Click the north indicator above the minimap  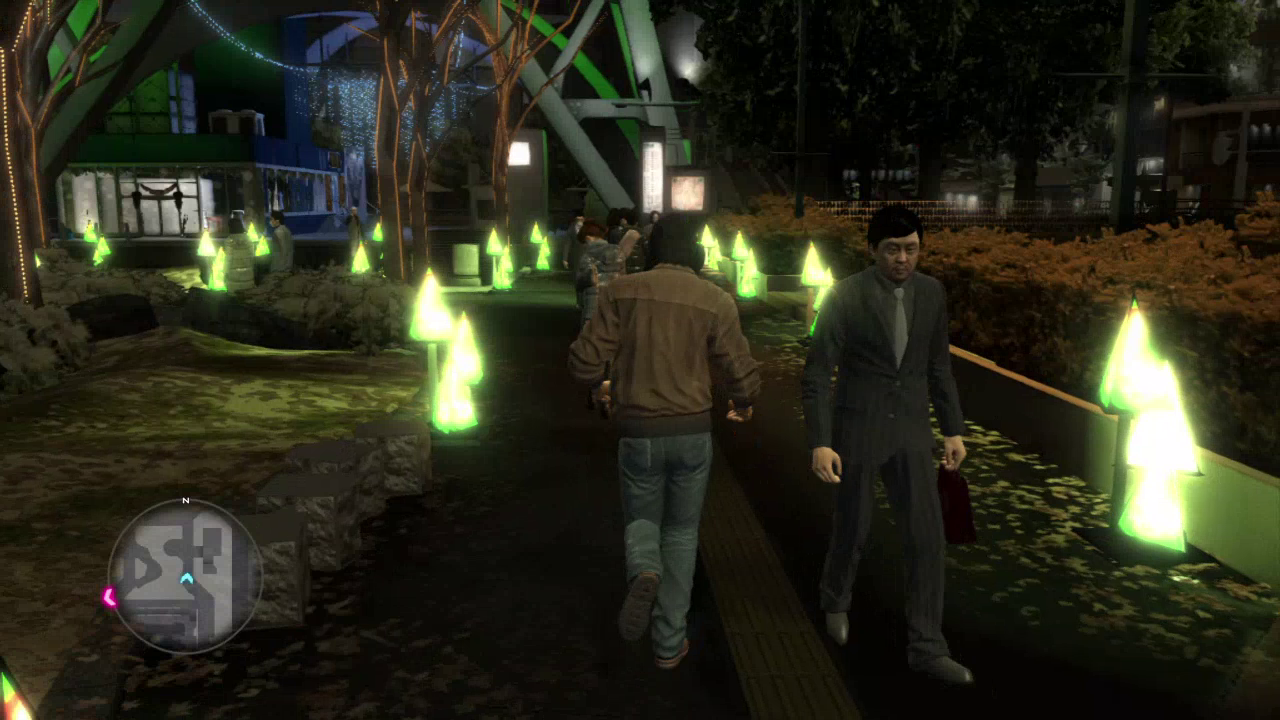tap(185, 500)
